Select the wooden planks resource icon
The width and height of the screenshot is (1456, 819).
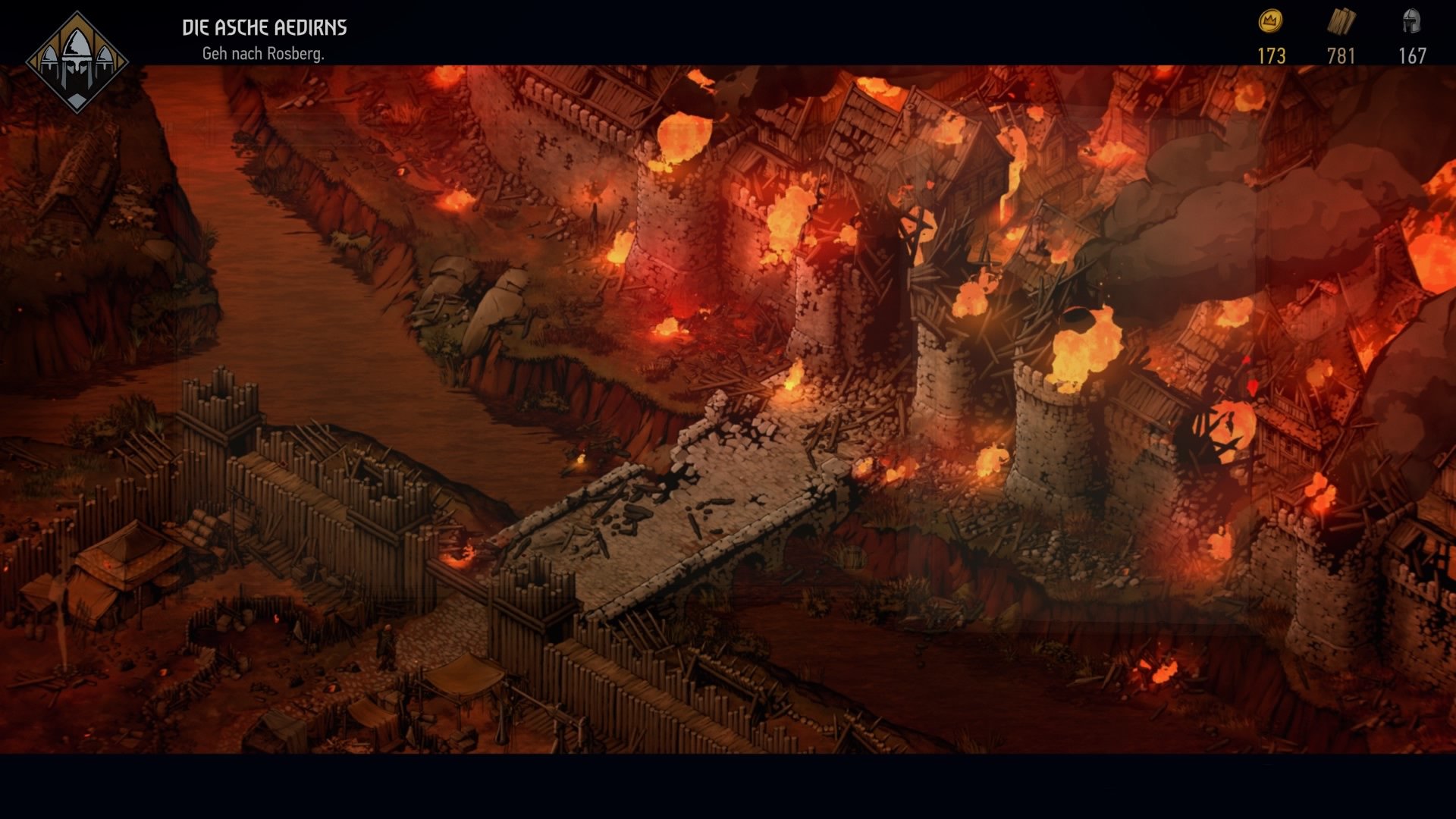point(1342,20)
